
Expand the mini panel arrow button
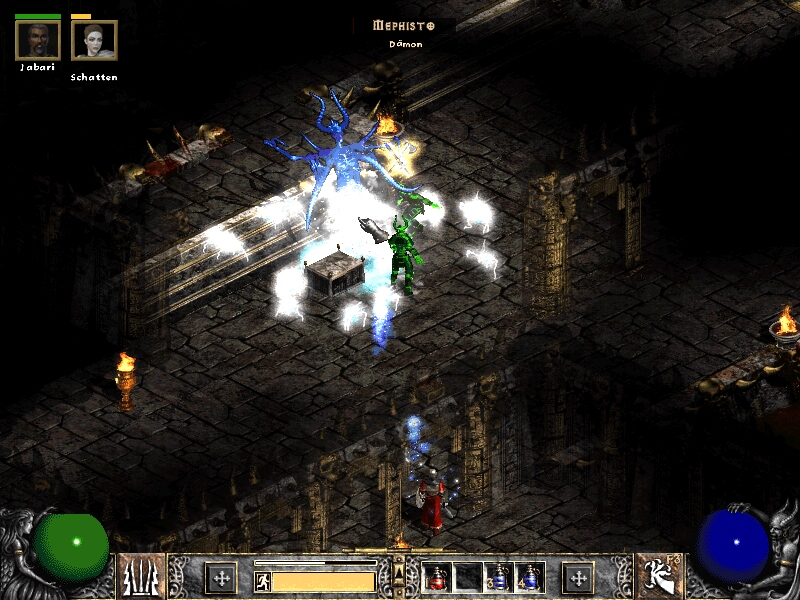pyautogui.click(x=400, y=573)
